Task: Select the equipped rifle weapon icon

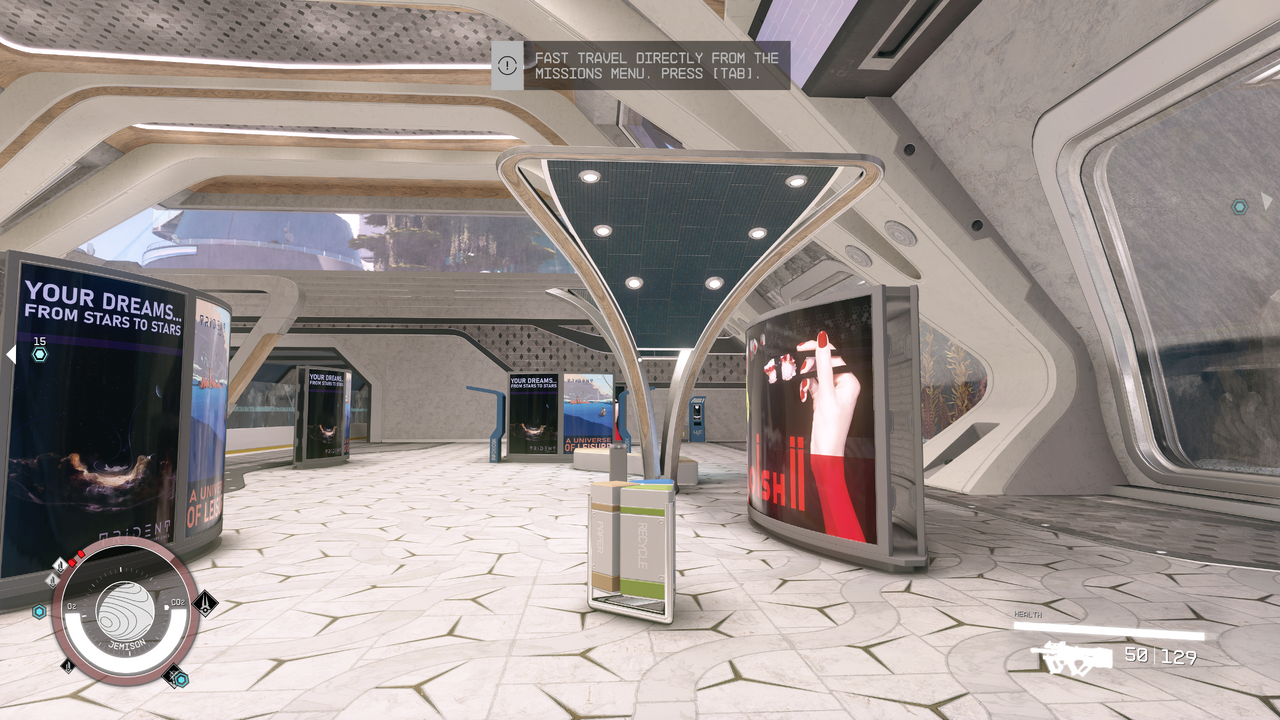Action: point(1071,657)
